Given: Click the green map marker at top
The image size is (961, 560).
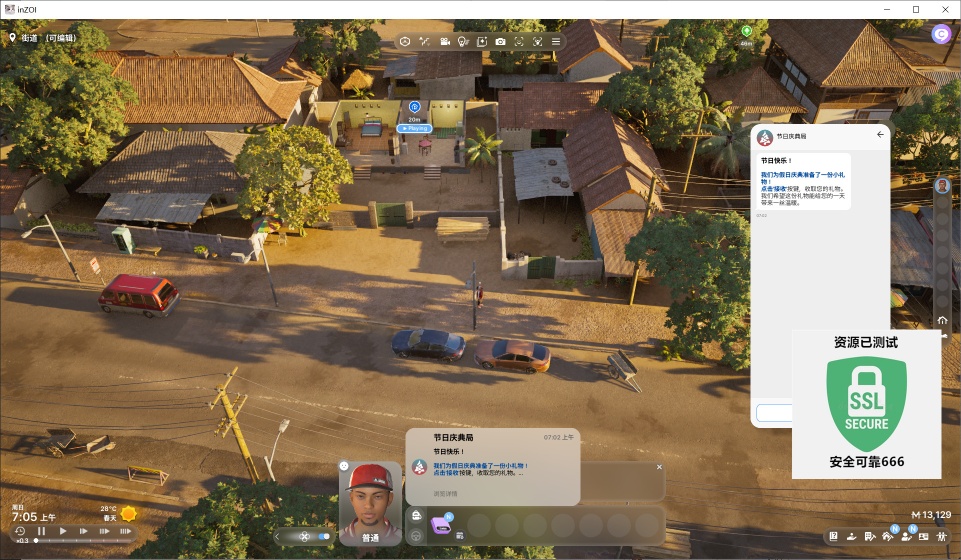Looking at the screenshot, I should [x=746, y=32].
